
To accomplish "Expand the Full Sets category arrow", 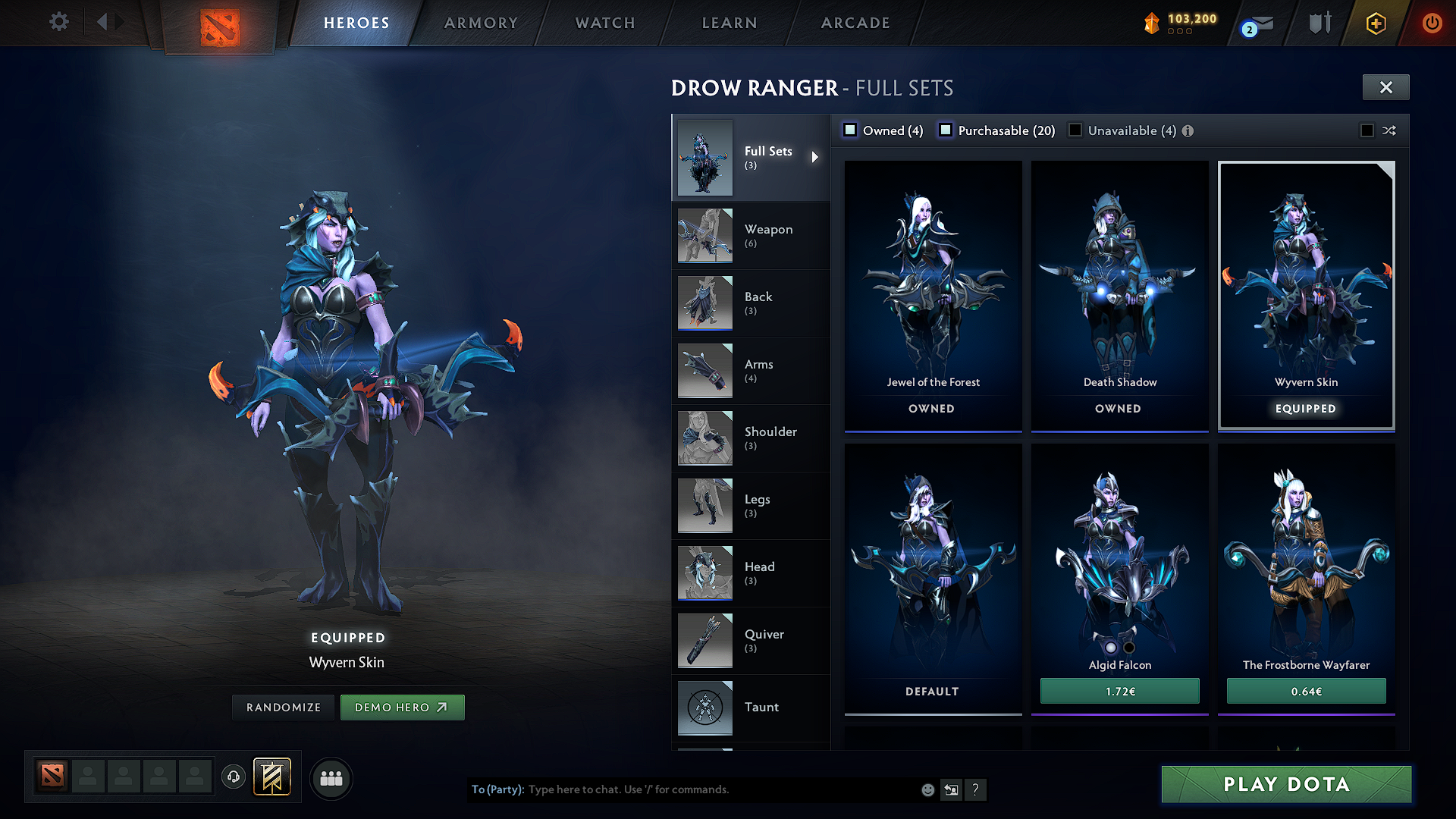I will click(816, 157).
